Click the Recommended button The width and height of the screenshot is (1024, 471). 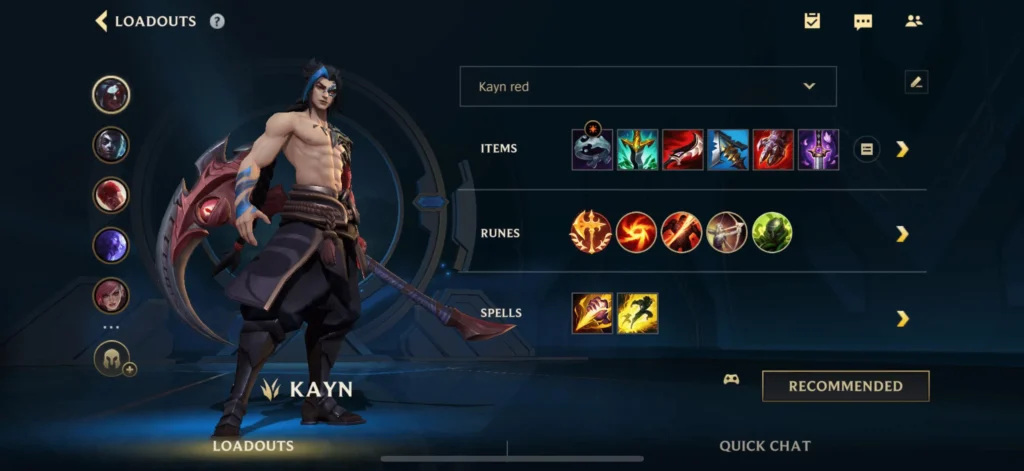(x=845, y=386)
